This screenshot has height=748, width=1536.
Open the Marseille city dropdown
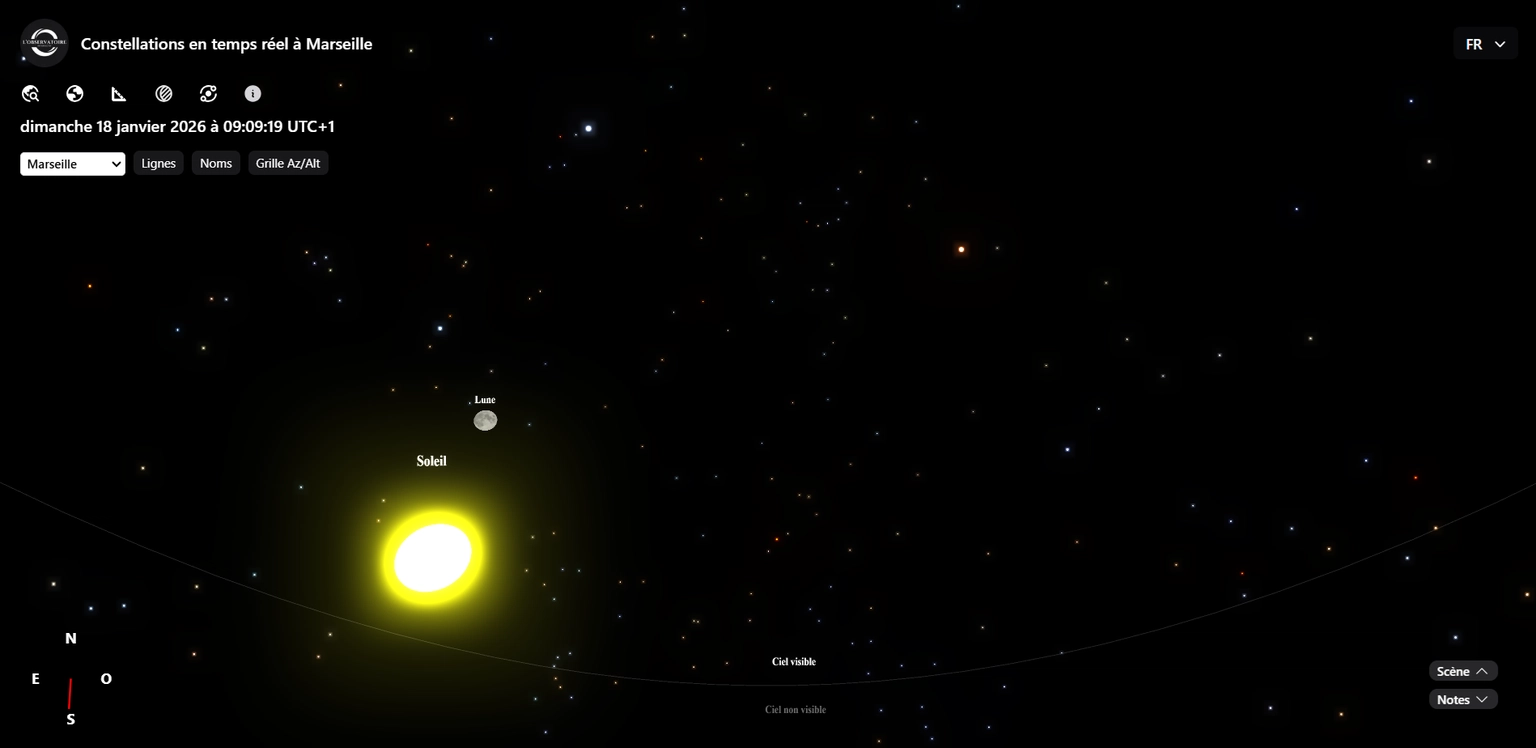[x=71, y=163]
